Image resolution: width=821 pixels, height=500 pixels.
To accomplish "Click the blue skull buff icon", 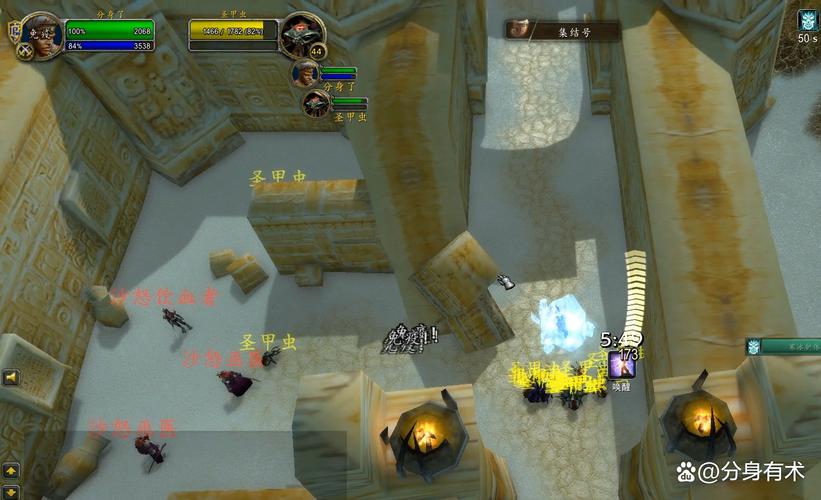I will 807,20.
